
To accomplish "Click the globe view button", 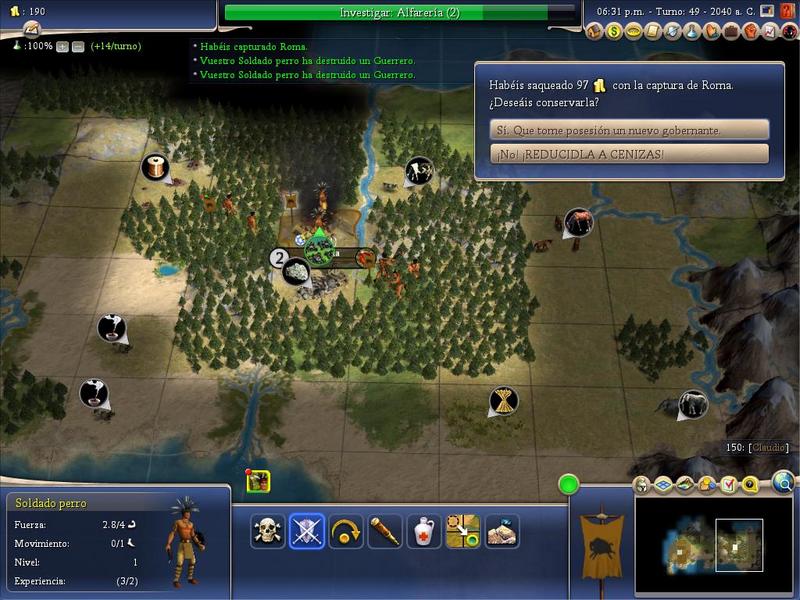I will (783, 484).
